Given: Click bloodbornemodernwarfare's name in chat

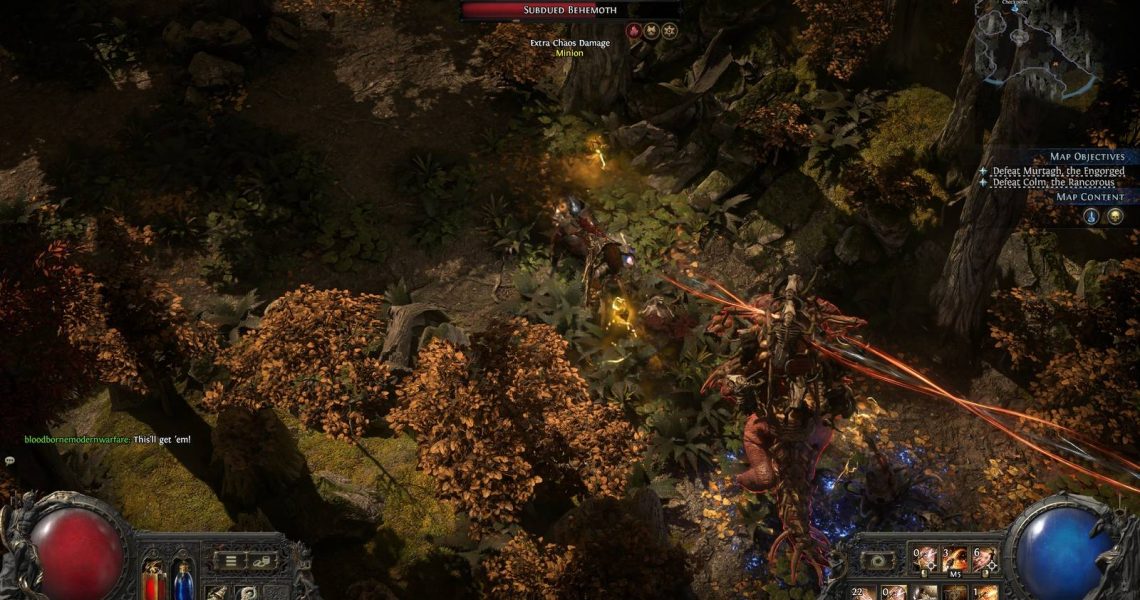Looking at the screenshot, I should 77,440.
